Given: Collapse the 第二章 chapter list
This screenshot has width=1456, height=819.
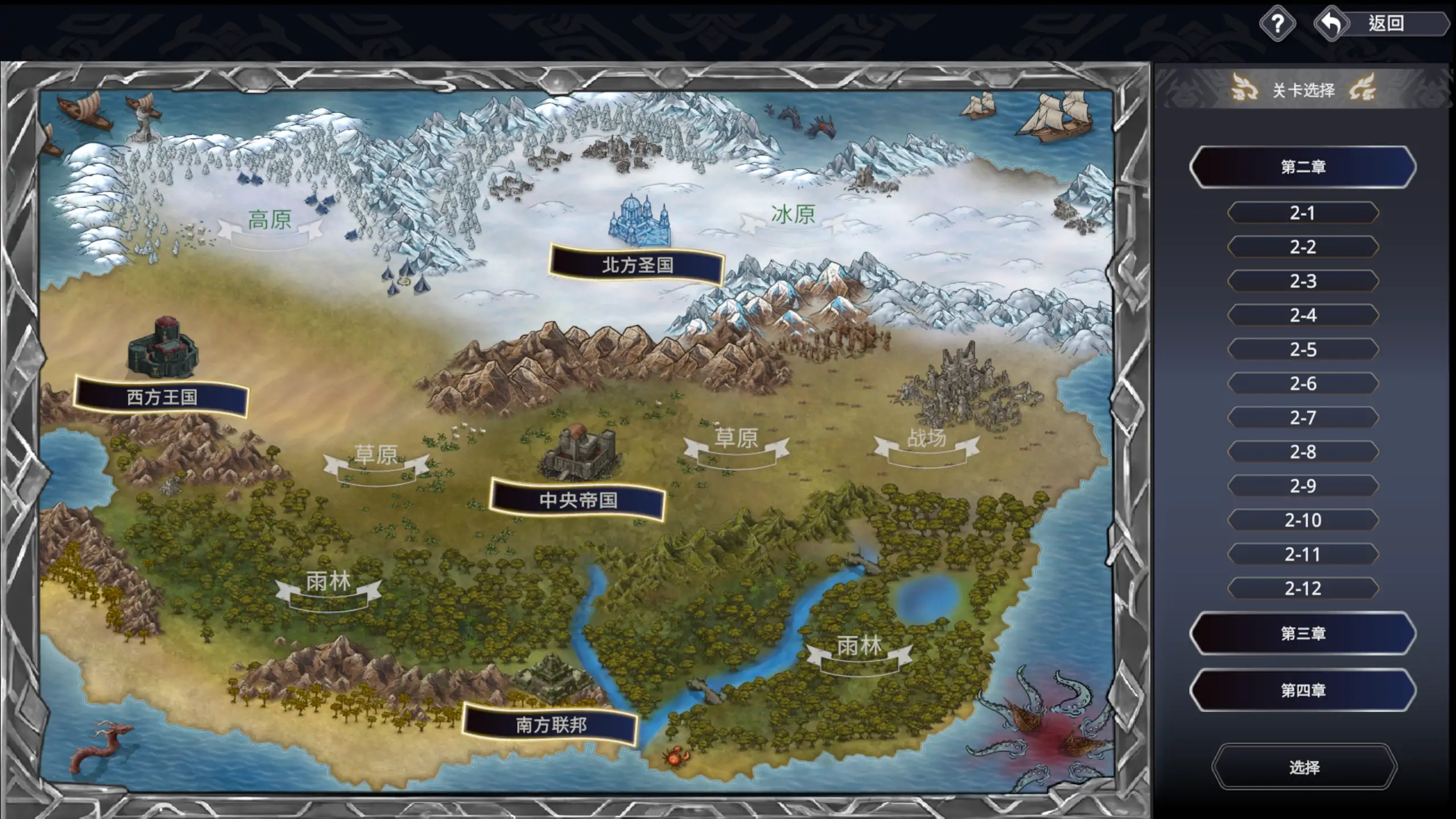Looking at the screenshot, I should point(1302,166).
